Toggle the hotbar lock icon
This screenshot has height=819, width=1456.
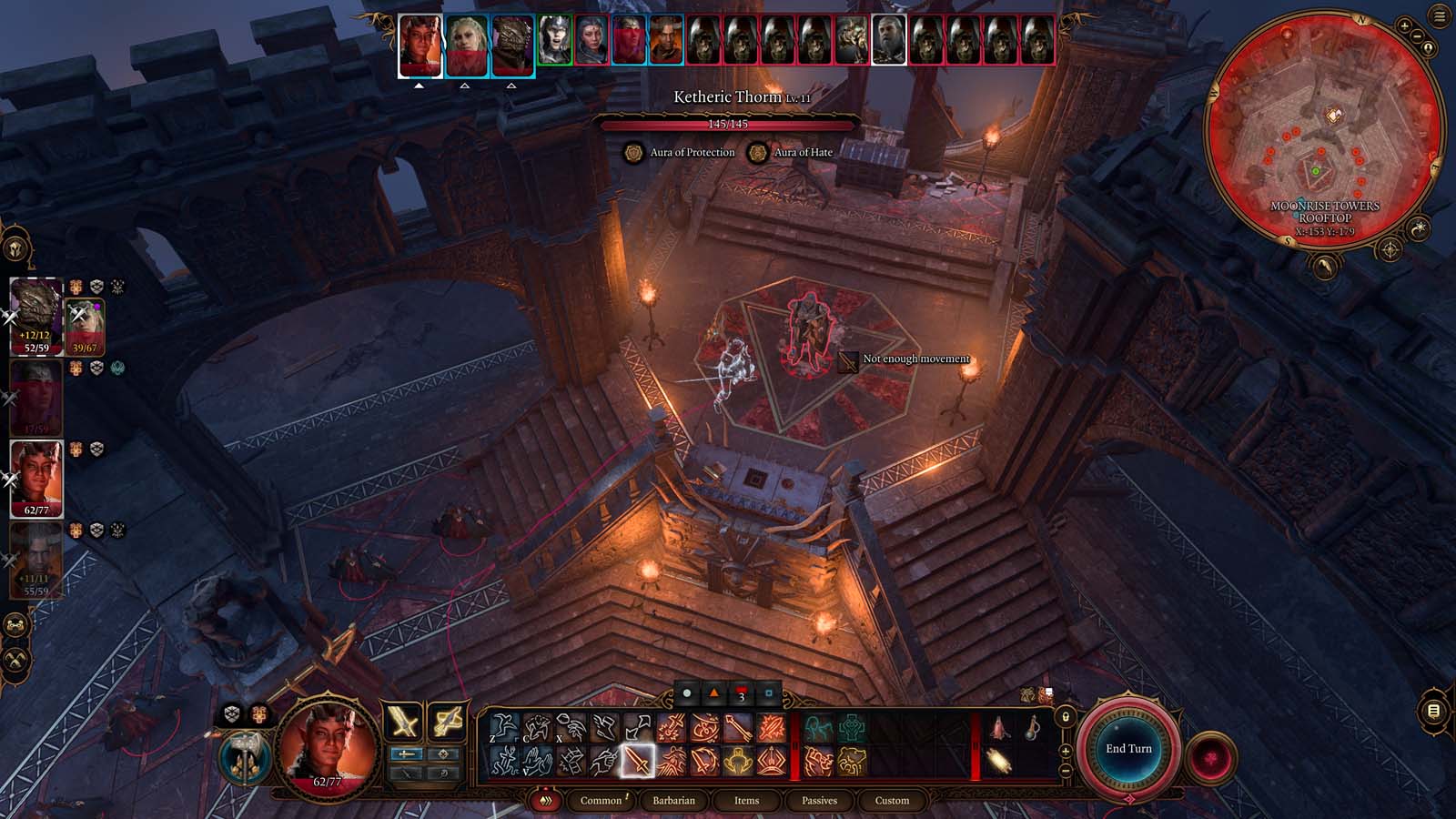1066,717
